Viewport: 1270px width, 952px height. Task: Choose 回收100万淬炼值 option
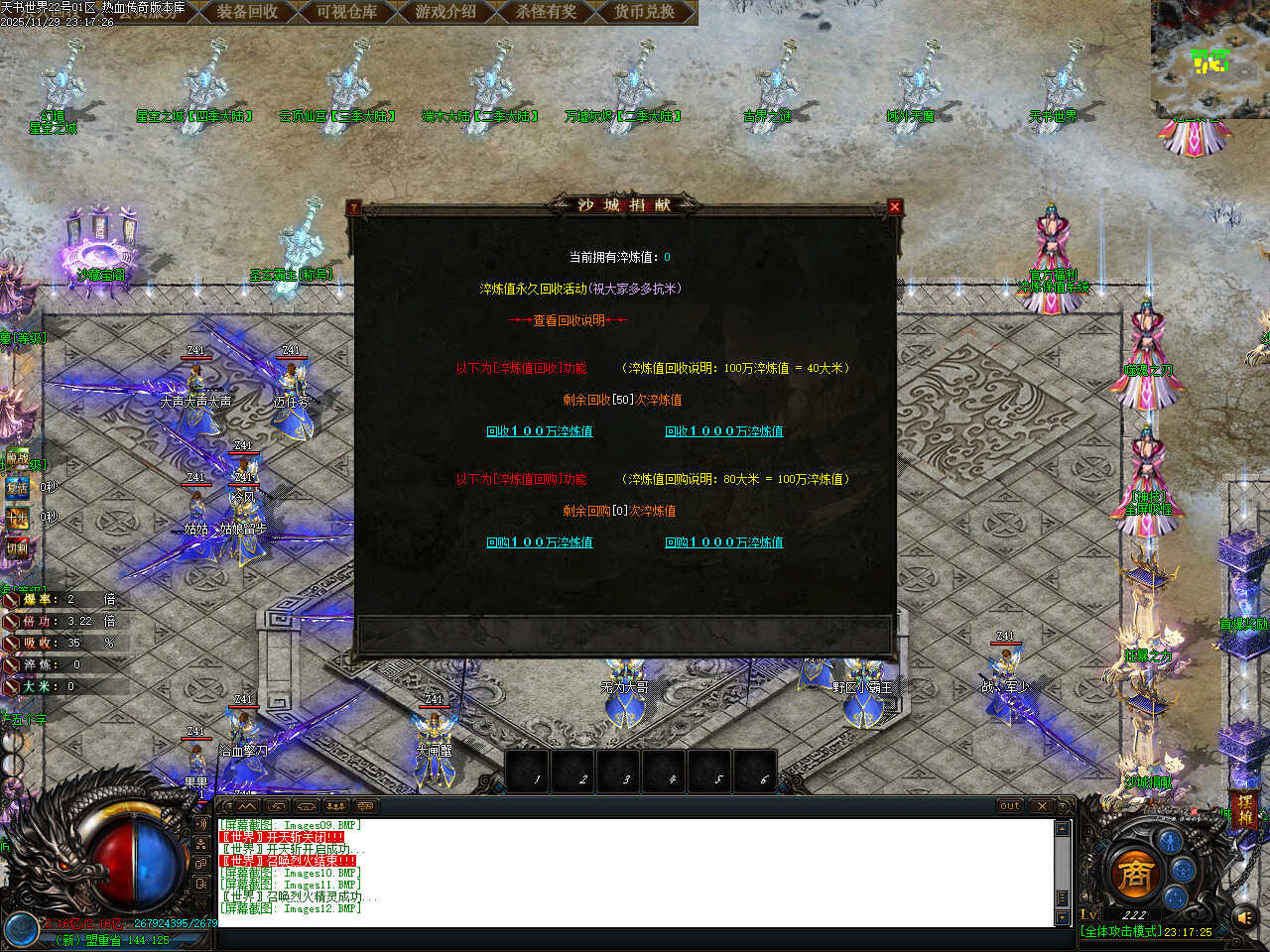point(539,431)
